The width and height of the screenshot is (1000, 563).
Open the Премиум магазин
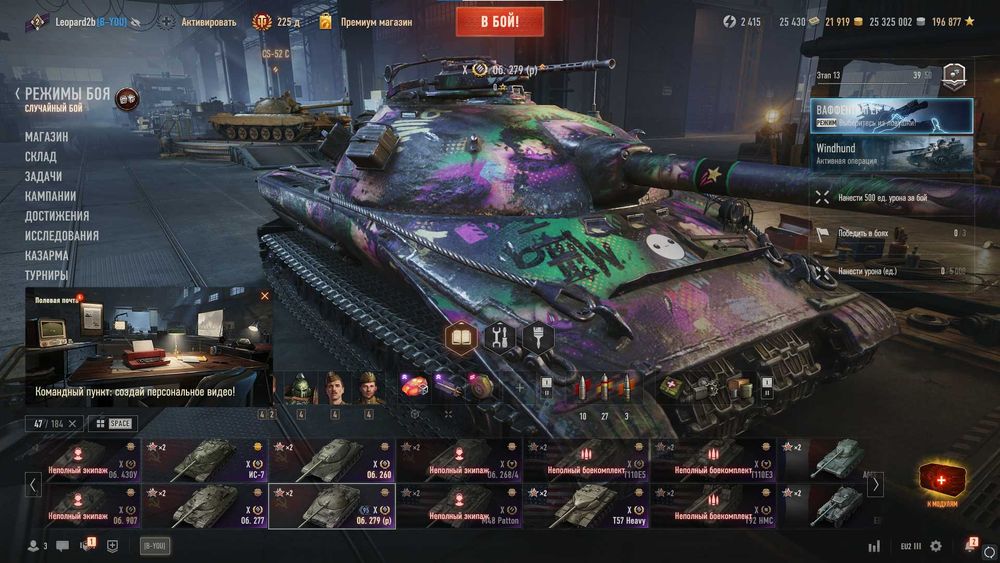[x=375, y=22]
